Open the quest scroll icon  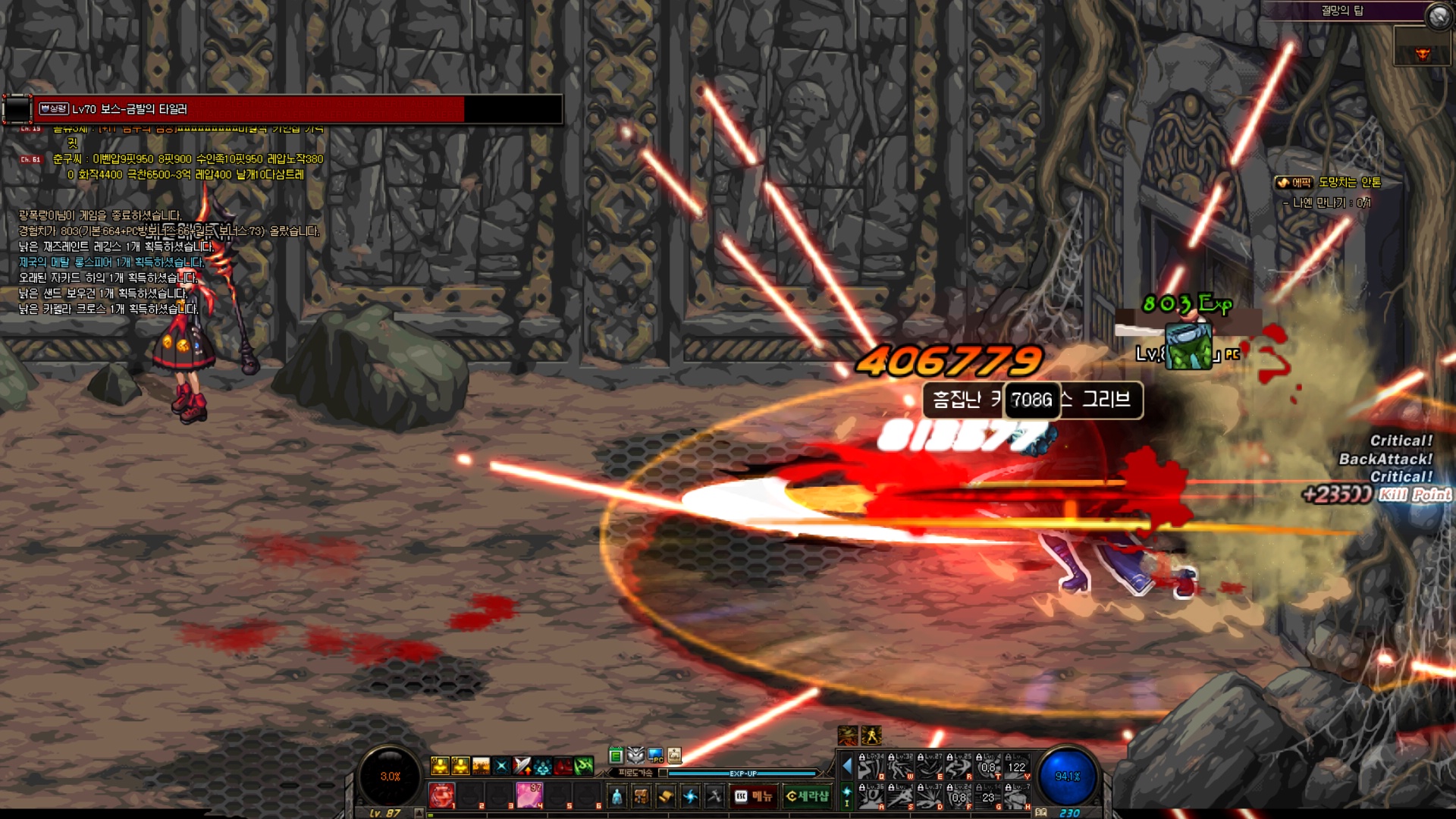tap(666, 796)
